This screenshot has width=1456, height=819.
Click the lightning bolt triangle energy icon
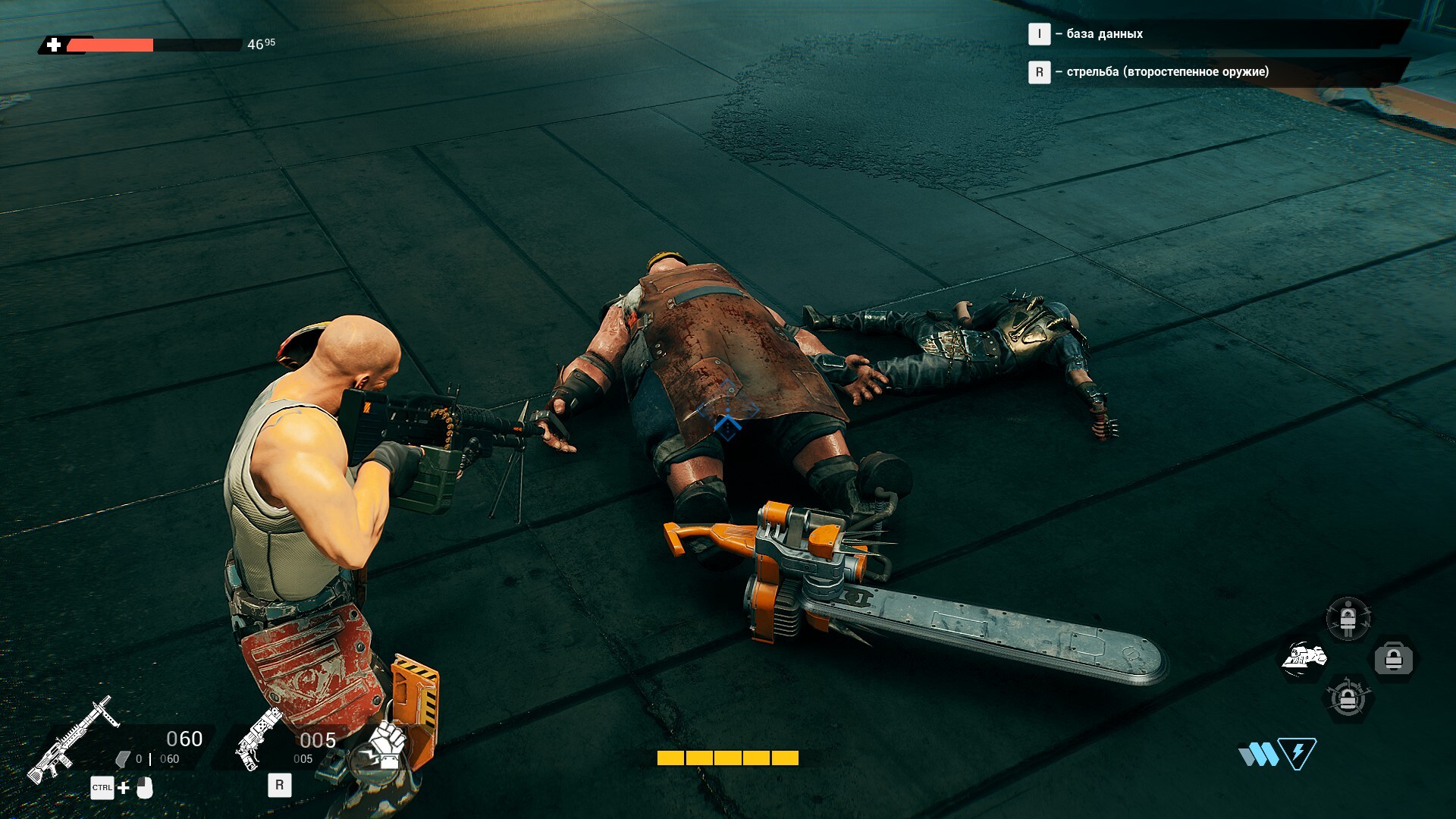[1298, 753]
